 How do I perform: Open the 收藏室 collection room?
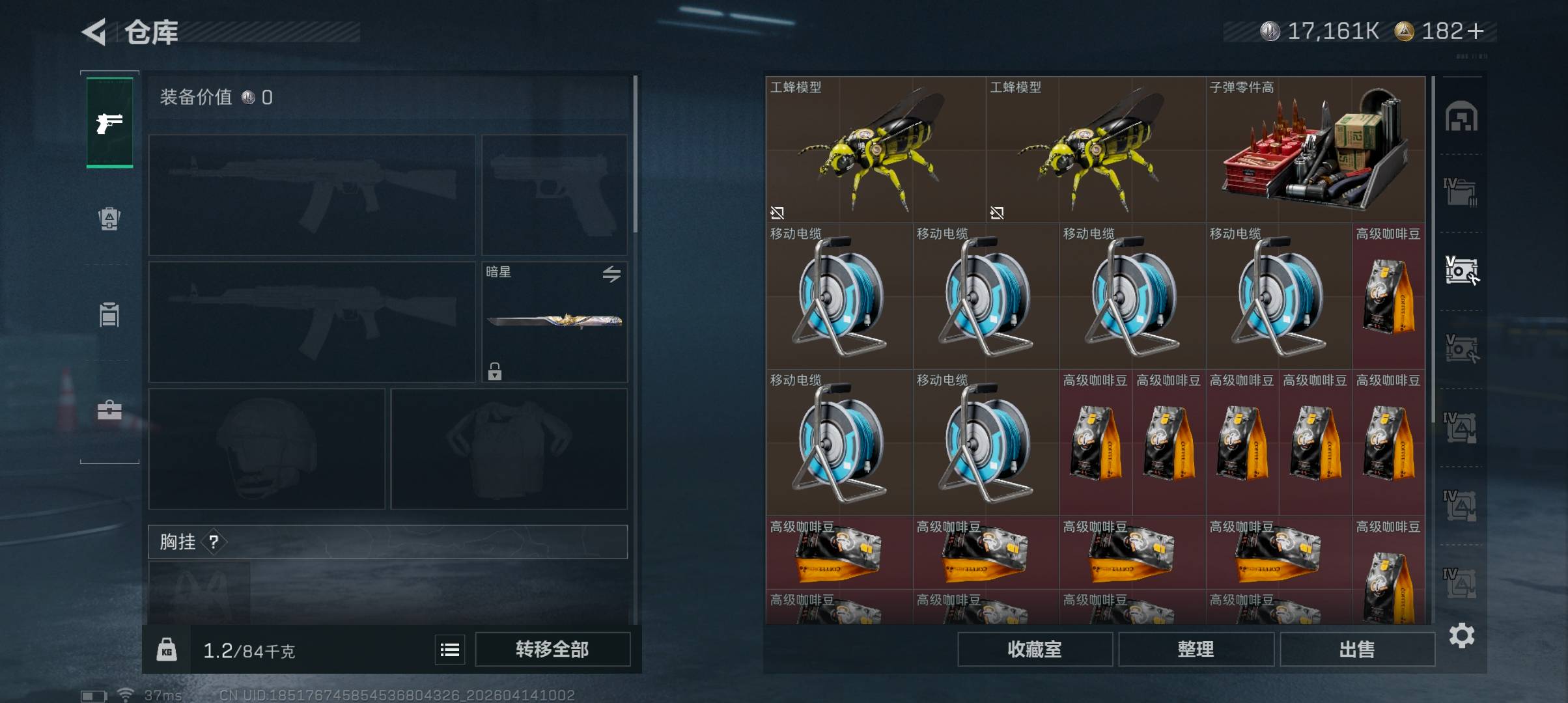1034,649
